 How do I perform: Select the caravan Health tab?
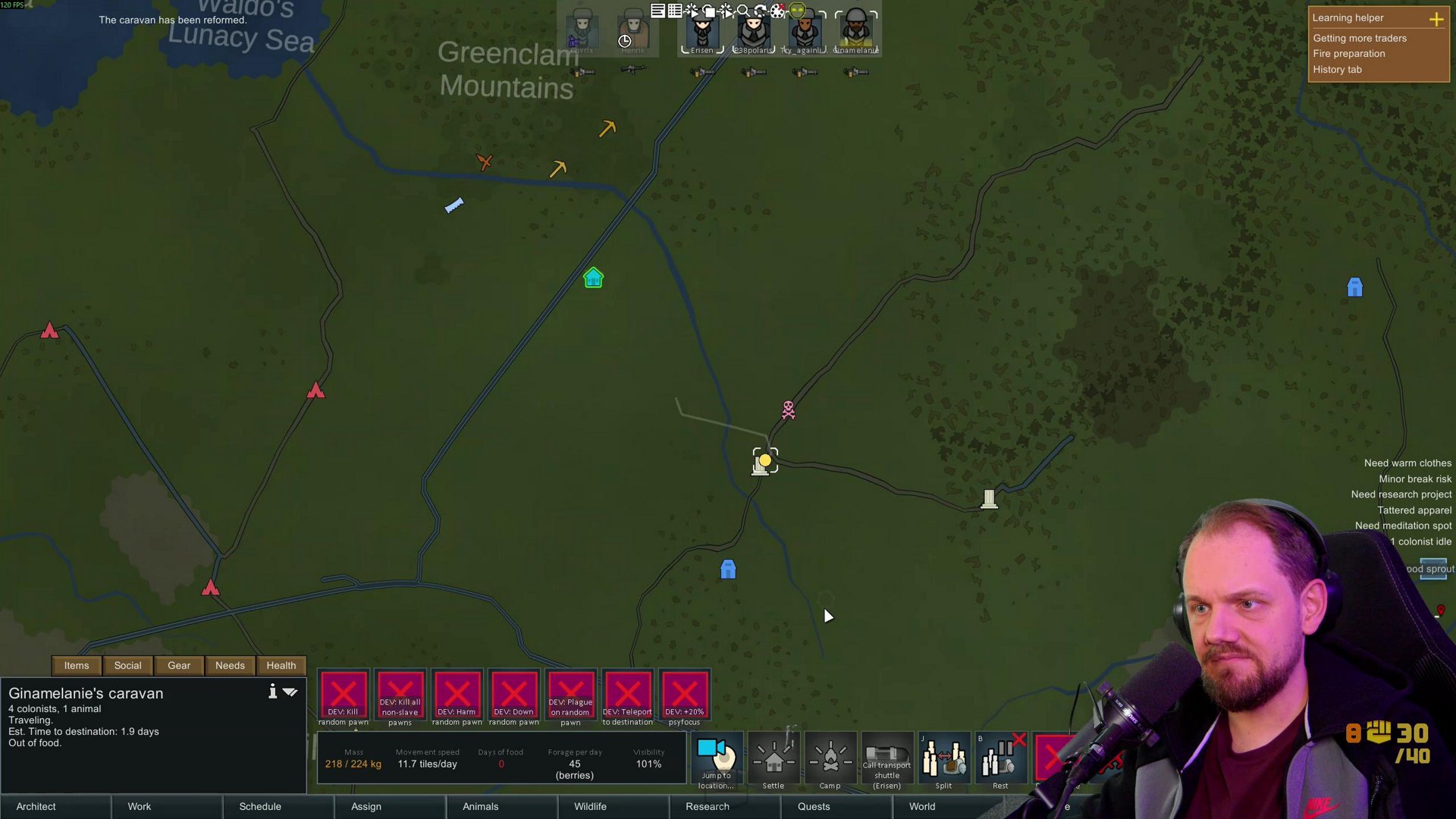(x=281, y=665)
